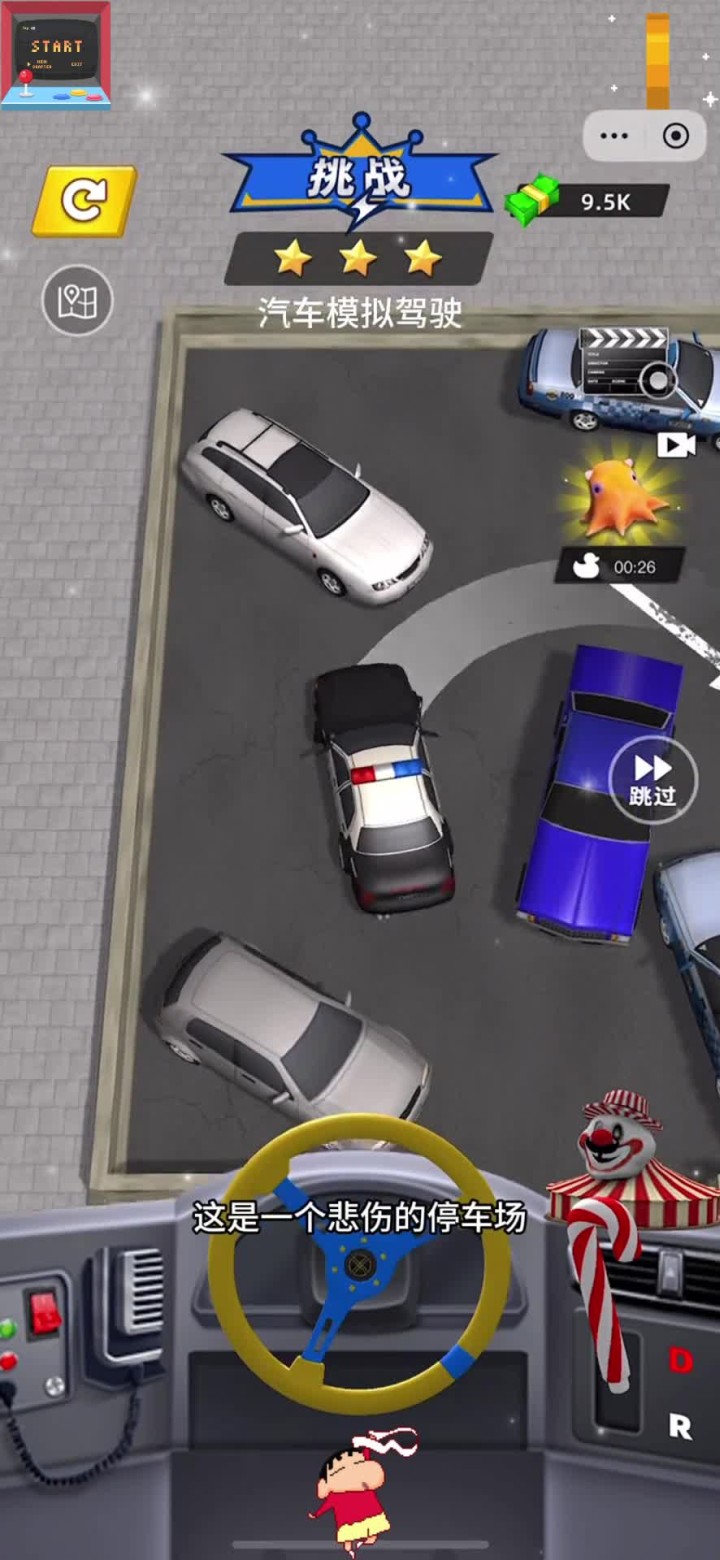Grab the yellow steering wheel

tap(359, 1260)
